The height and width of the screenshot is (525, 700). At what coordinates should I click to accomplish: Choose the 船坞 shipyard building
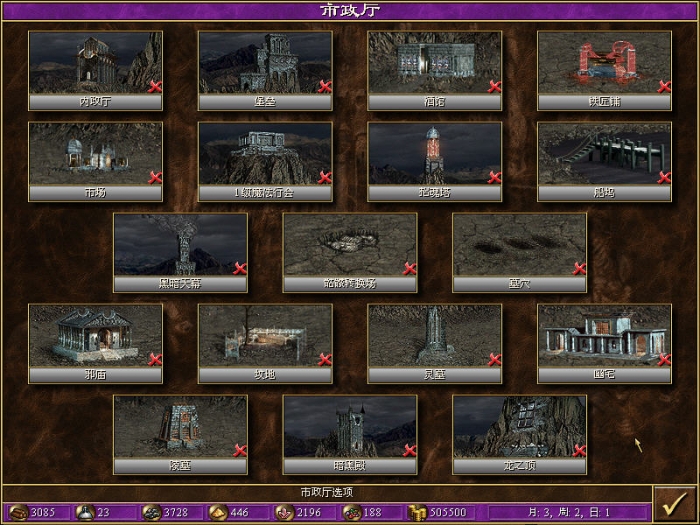[x=604, y=154]
